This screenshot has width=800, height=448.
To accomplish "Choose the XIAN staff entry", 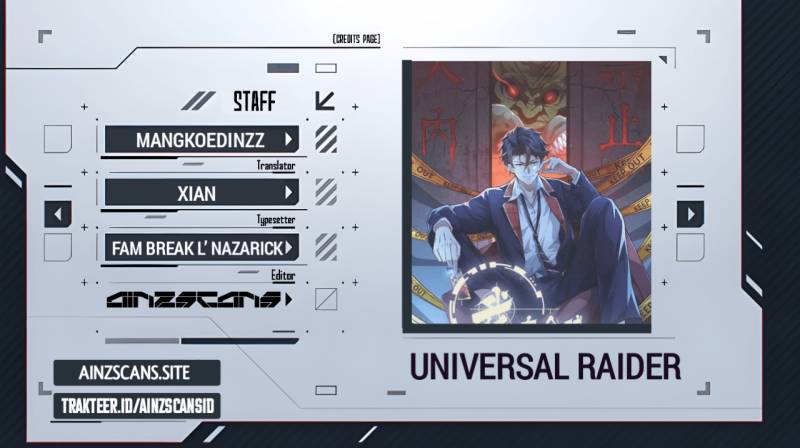I will (201, 192).
